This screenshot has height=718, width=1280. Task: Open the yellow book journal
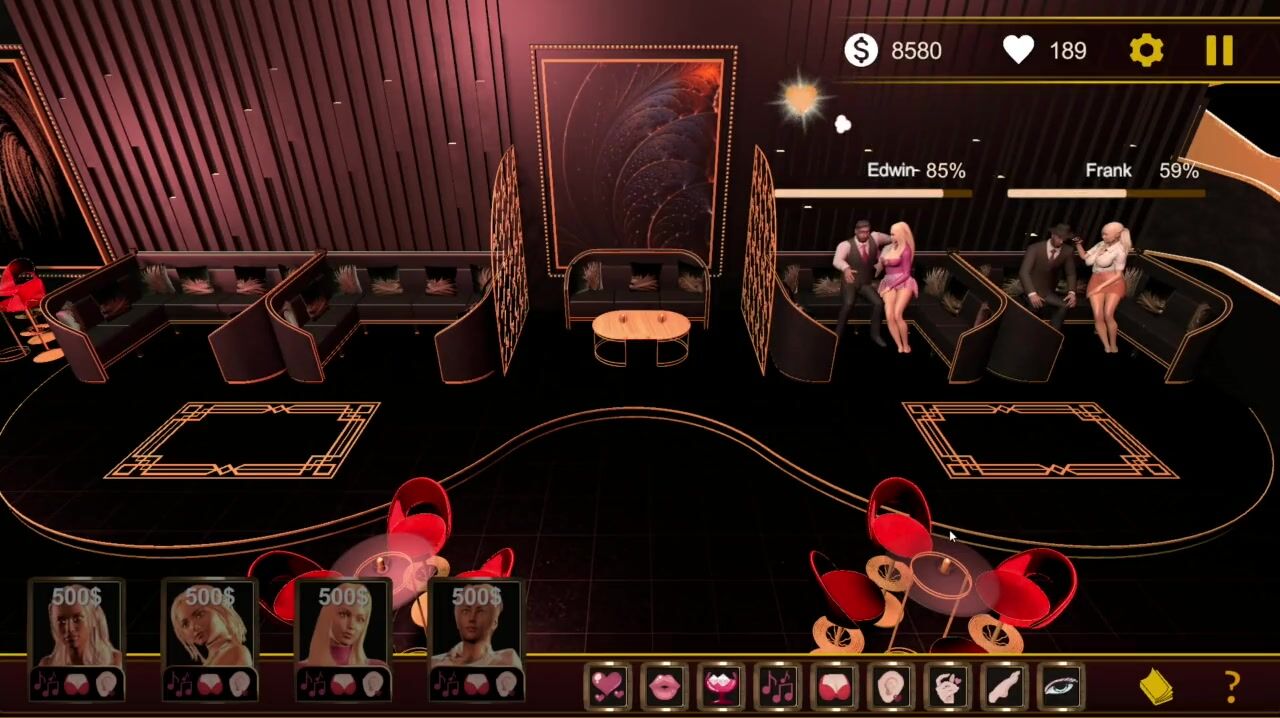[1156, 686]
